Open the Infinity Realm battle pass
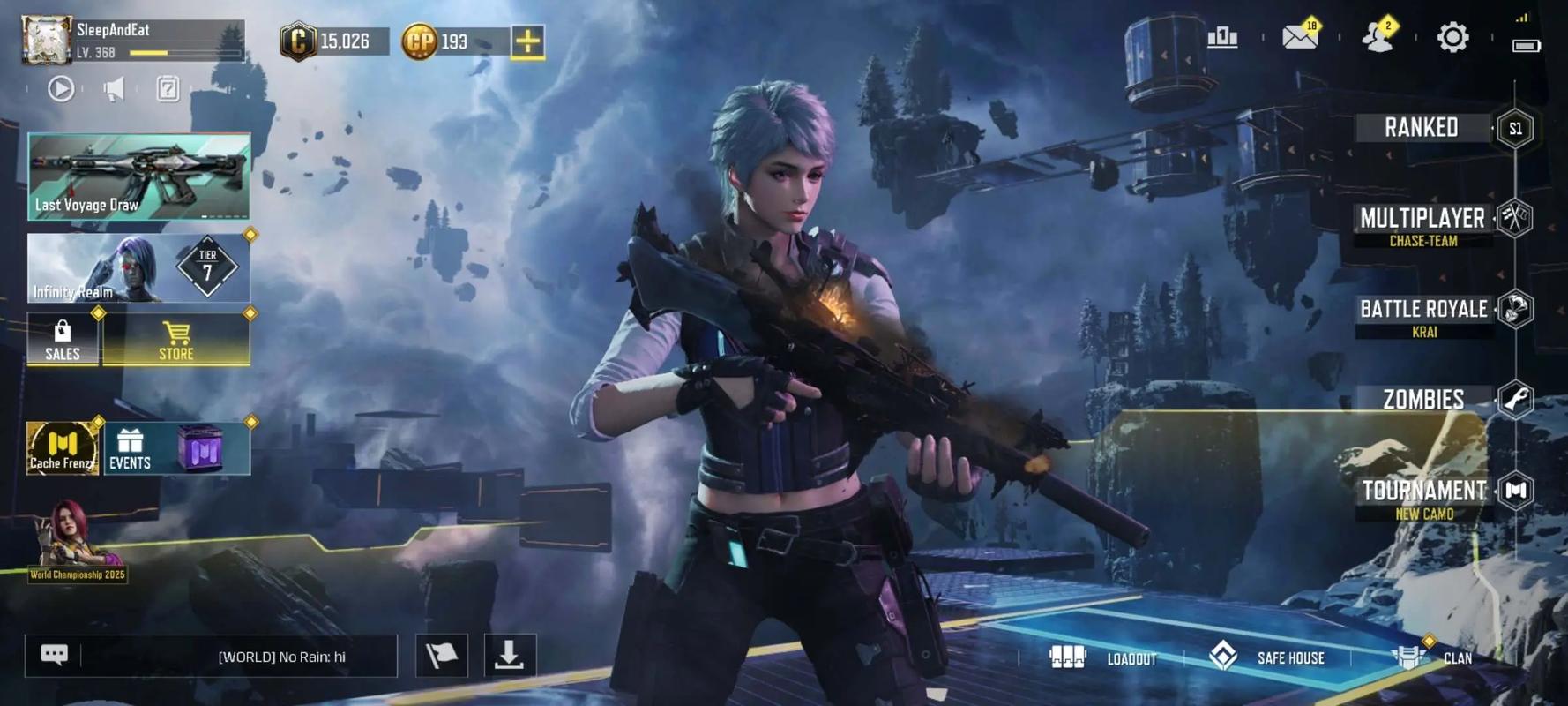The width and height of the screenshot is (1568, 706). [x=138, y=267]
